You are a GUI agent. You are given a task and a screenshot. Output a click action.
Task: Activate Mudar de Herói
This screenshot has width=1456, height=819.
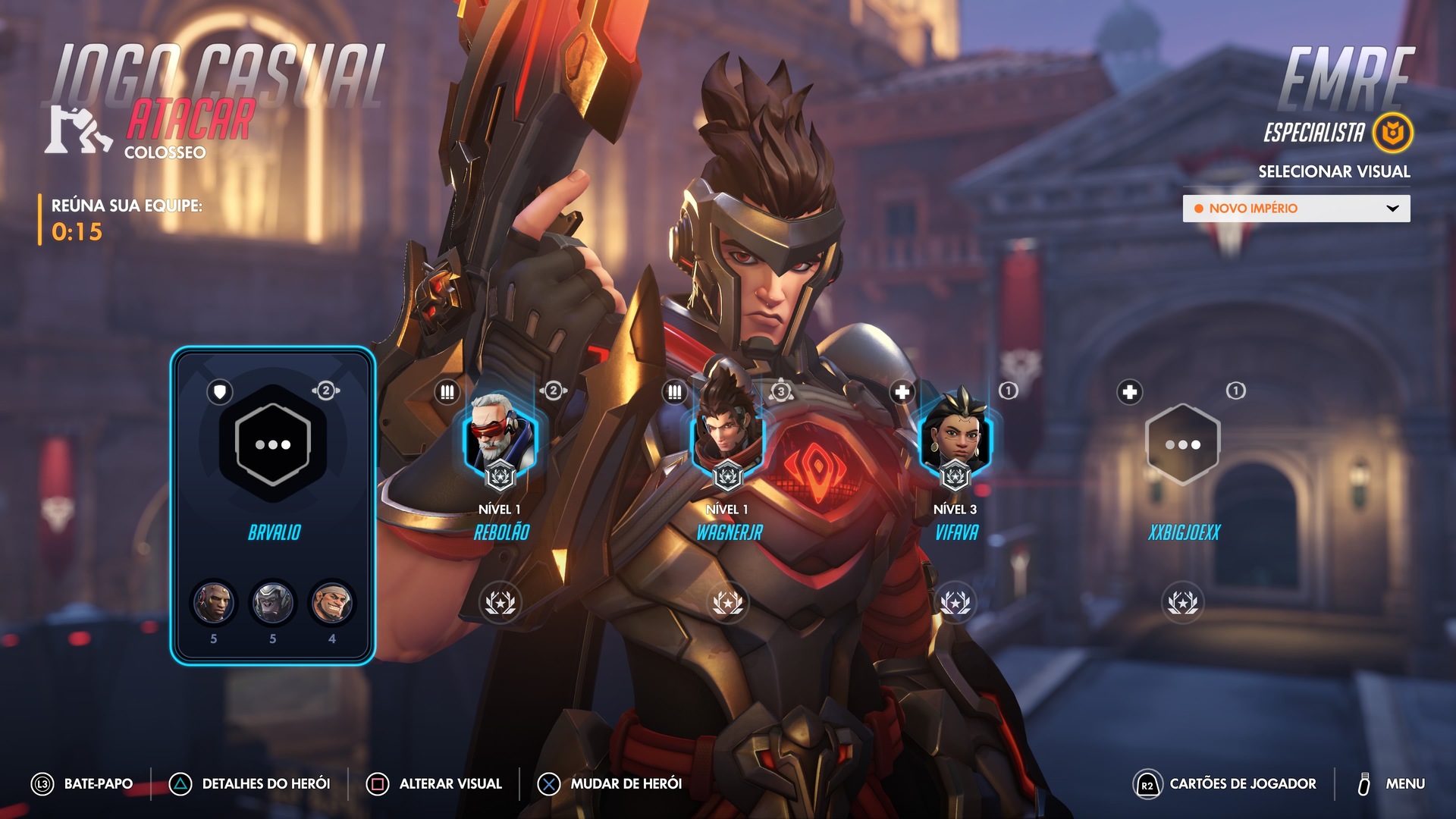610,784
